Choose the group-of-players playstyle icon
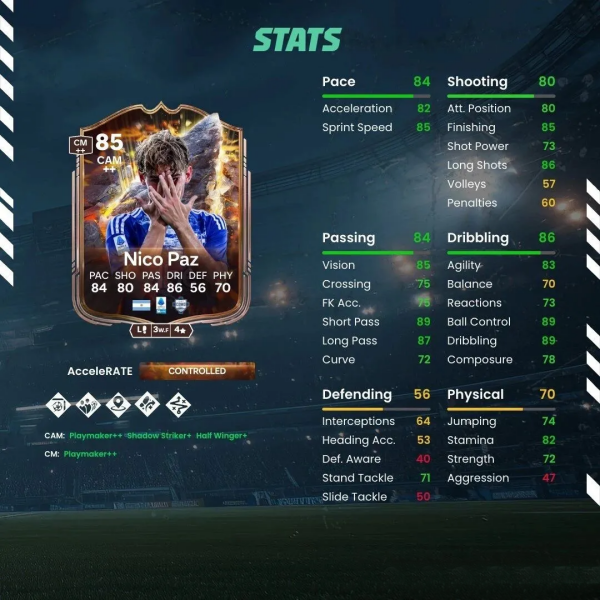Image resolution: width=600 pixels, height=600 pixels. 89,406
